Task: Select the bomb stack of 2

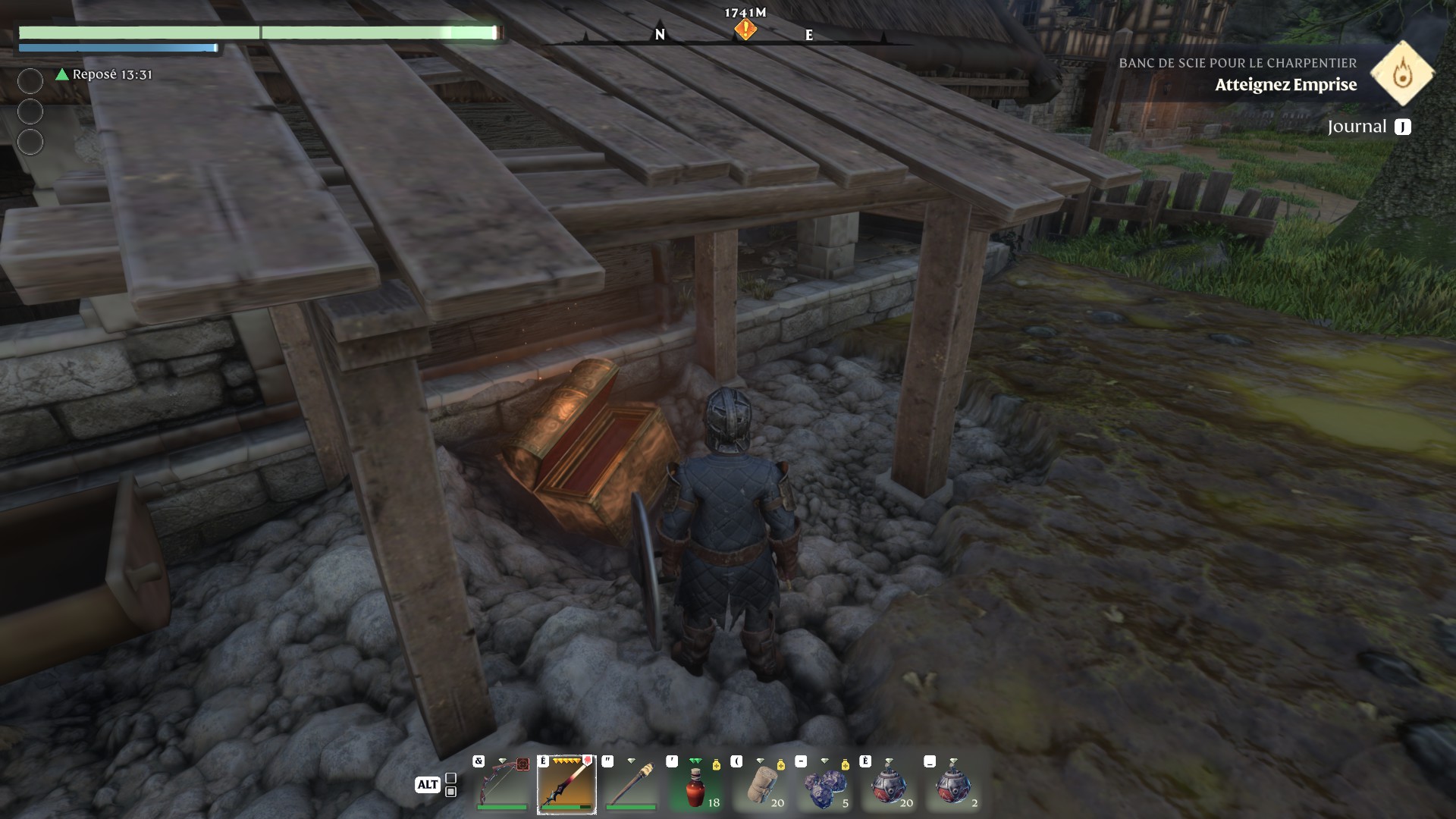Action: [952, 785]
